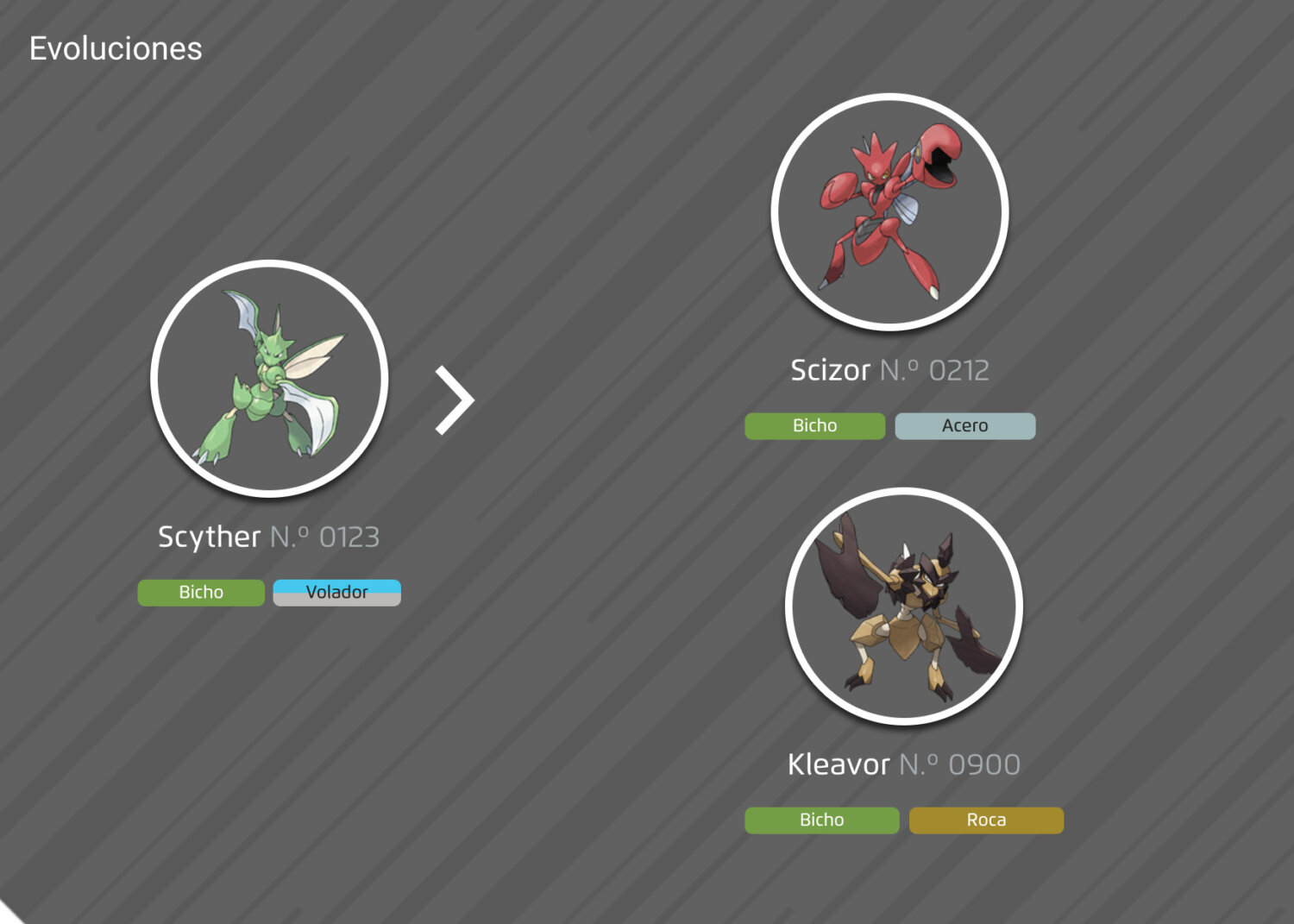Select the Kleavor name text

[x=838, y=764]
